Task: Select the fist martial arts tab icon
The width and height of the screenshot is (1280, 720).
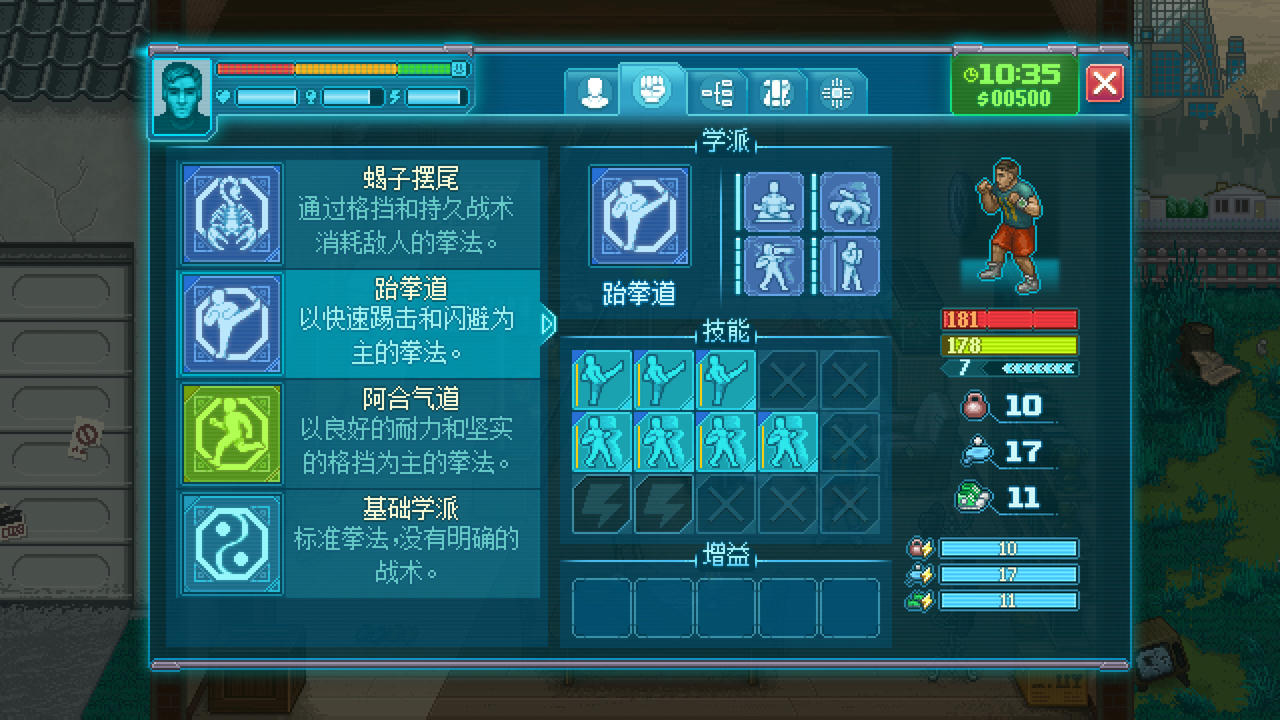Action: (x=654, y=91)
